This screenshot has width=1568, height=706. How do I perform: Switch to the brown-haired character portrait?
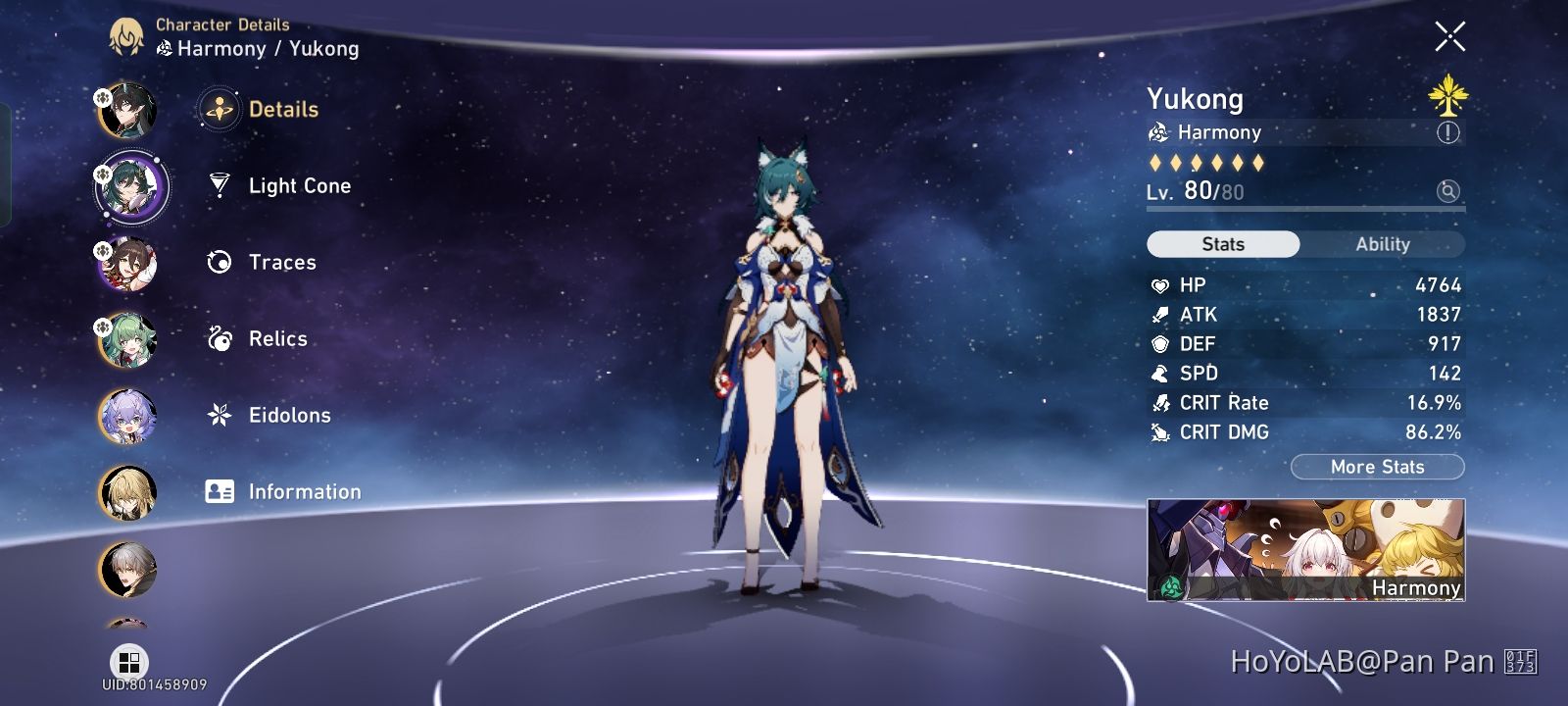pyautogui.click(x=130, y=264)
